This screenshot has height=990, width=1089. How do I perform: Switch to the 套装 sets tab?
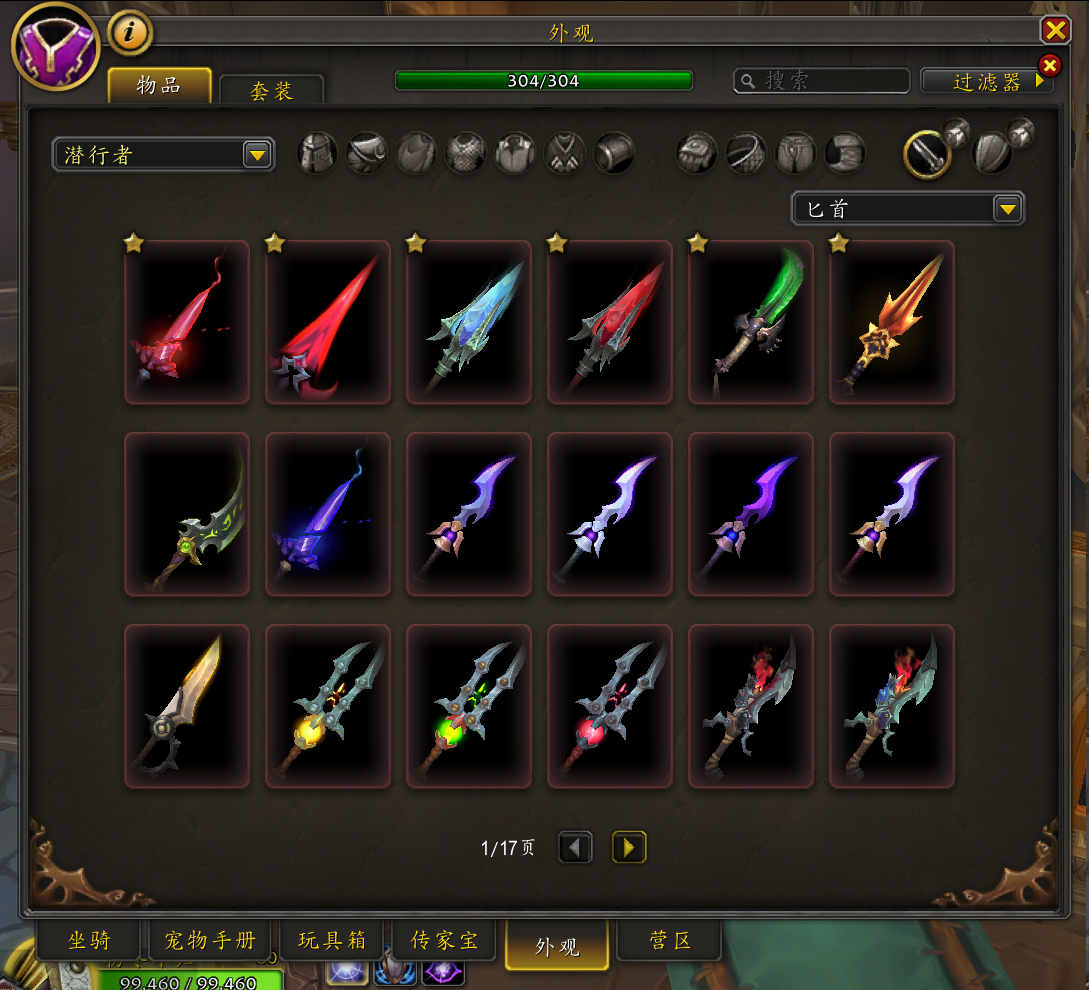point(271,91)
